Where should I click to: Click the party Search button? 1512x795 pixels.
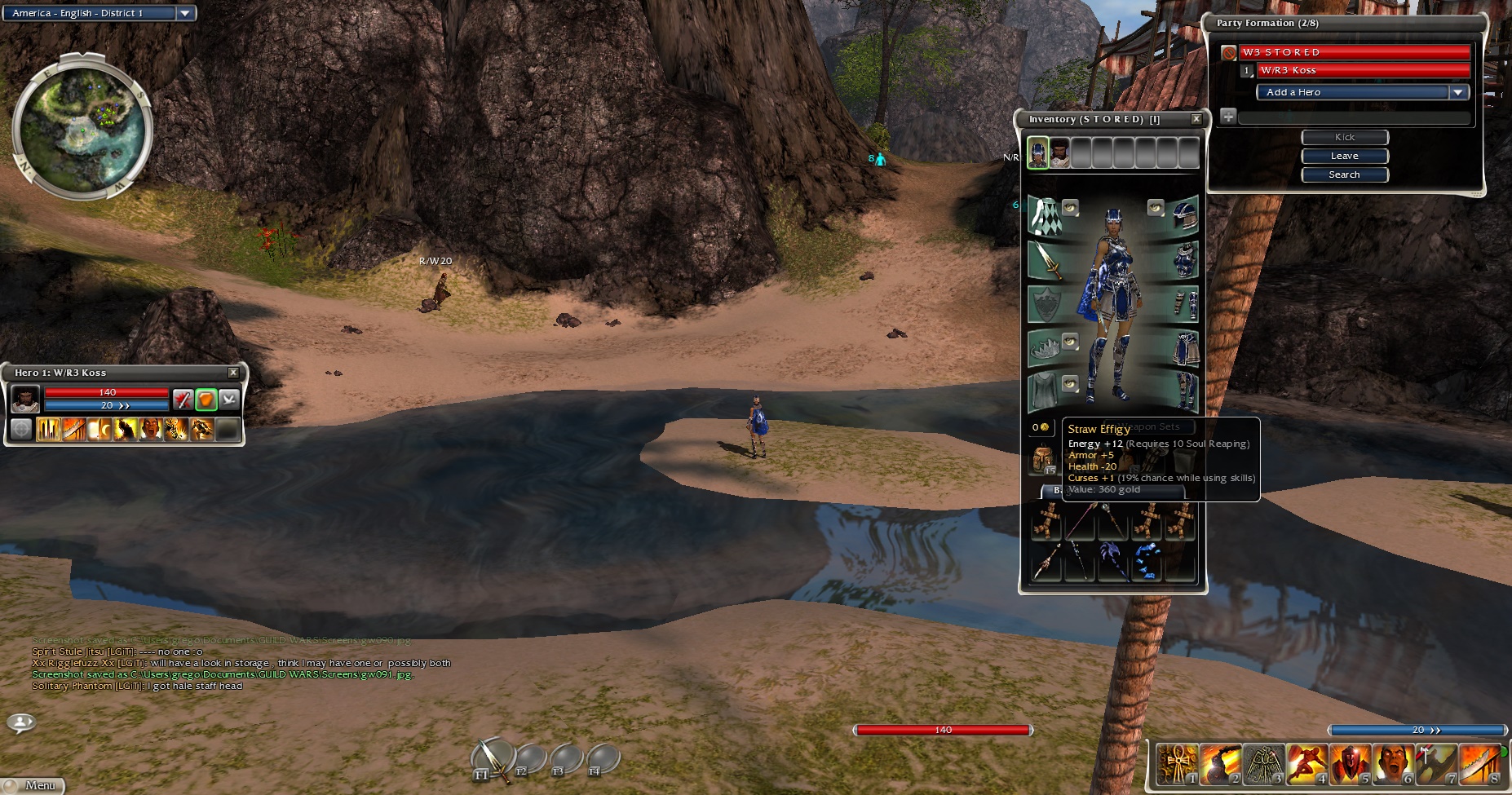click(1344, 174)
